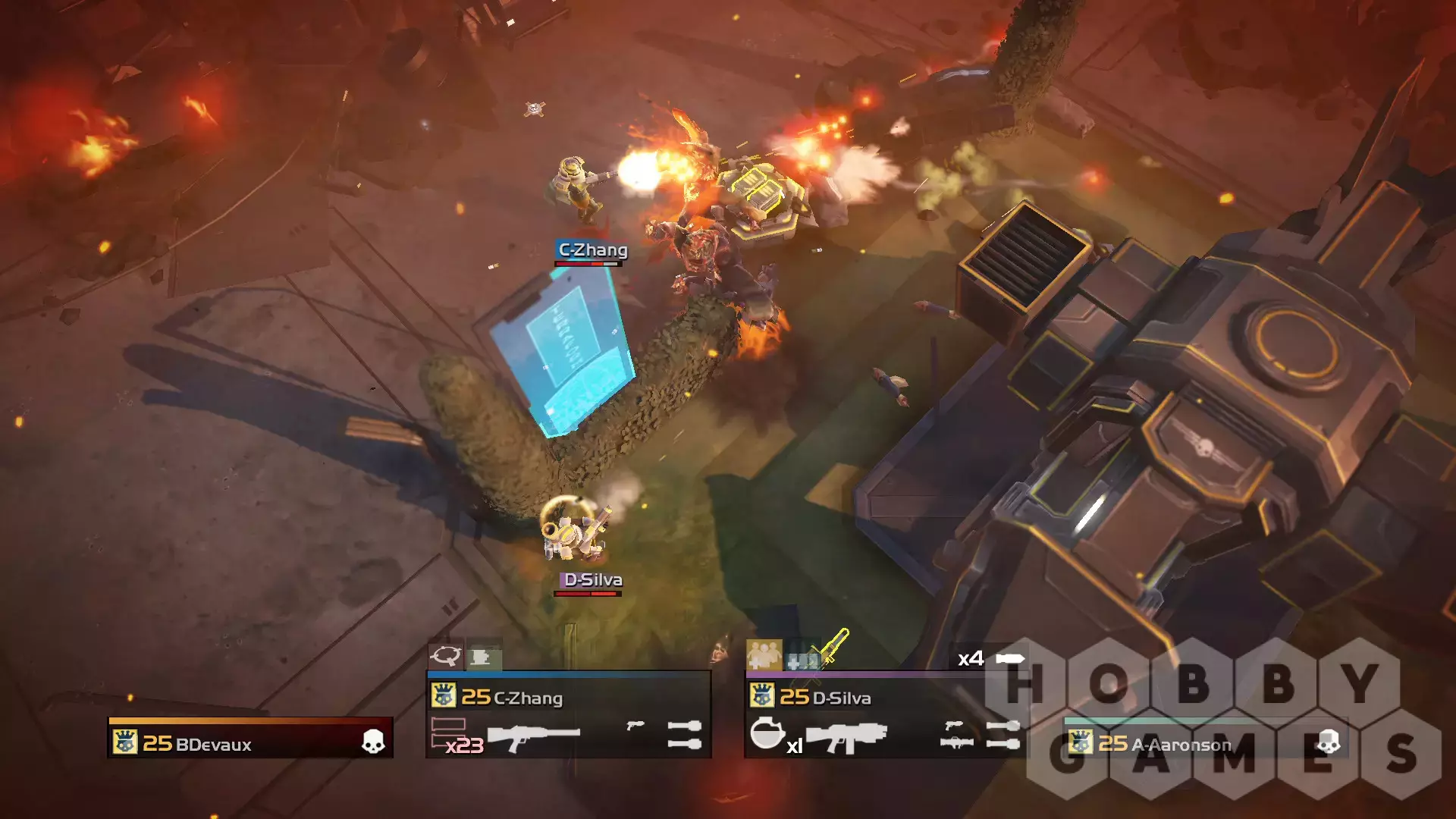Image resolution: width=1456 pixels, height=819 pixels.
Task: Select the turret stratagem icon above C-Zhang
Action: 482,656
